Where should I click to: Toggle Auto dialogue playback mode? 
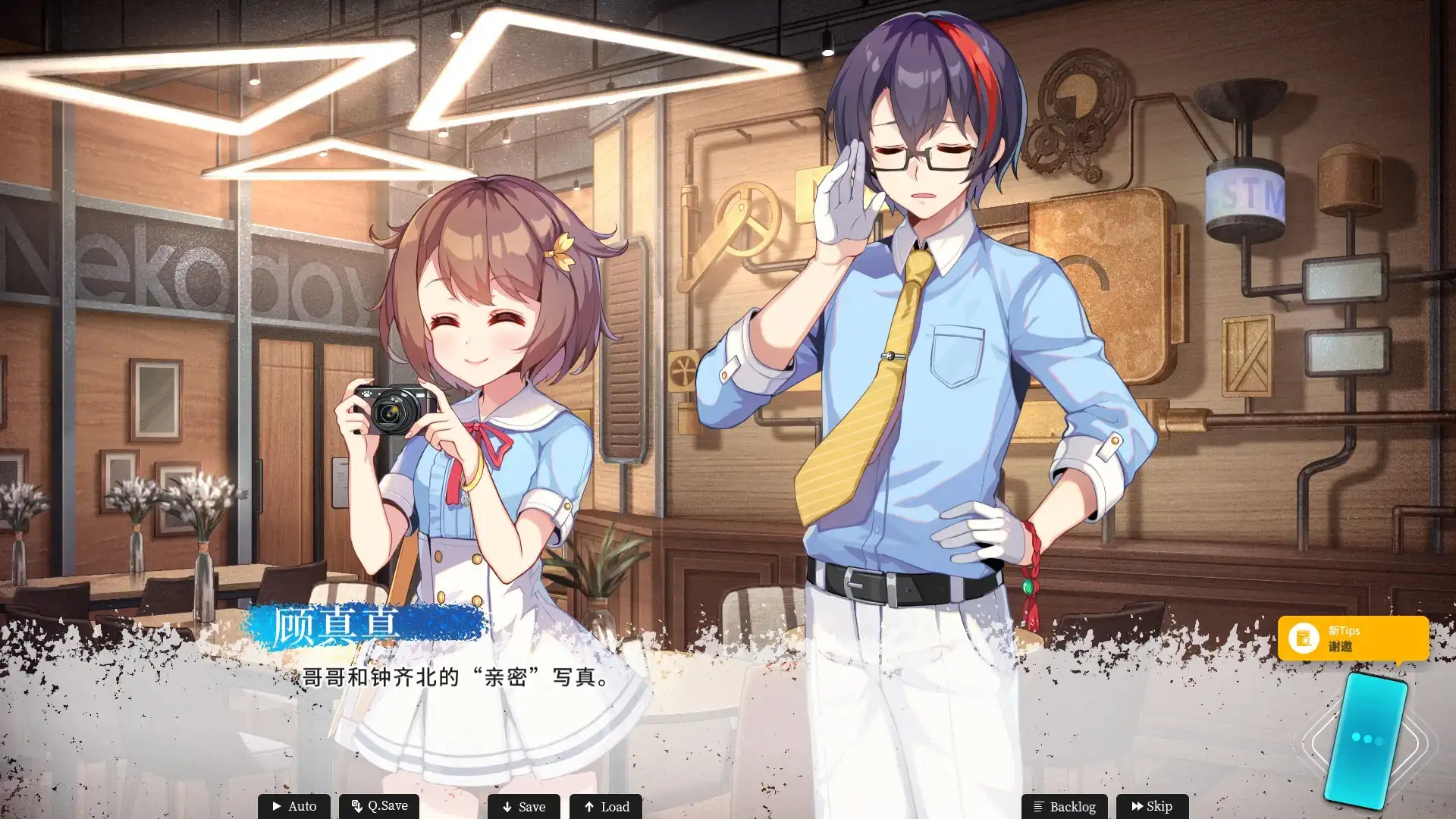coord(296,807)
